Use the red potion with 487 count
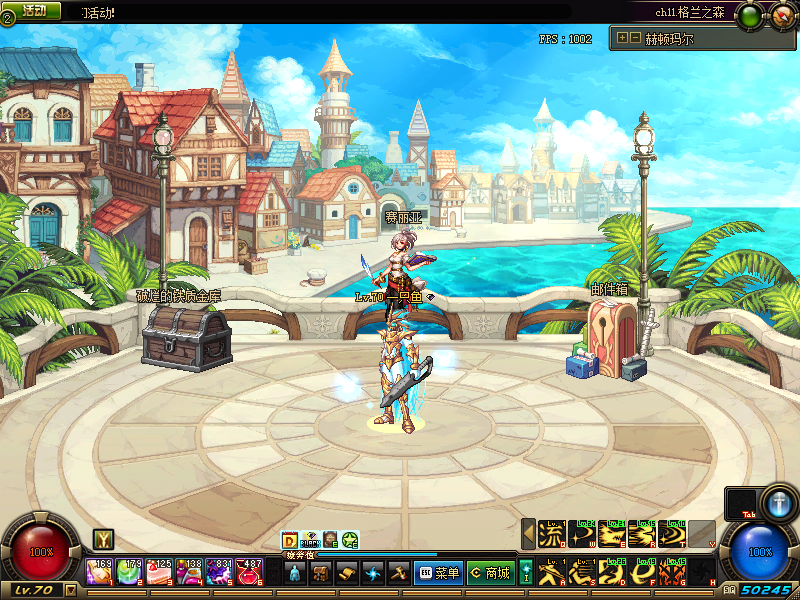Screen dimensions: 800x600 coord(250,573)
